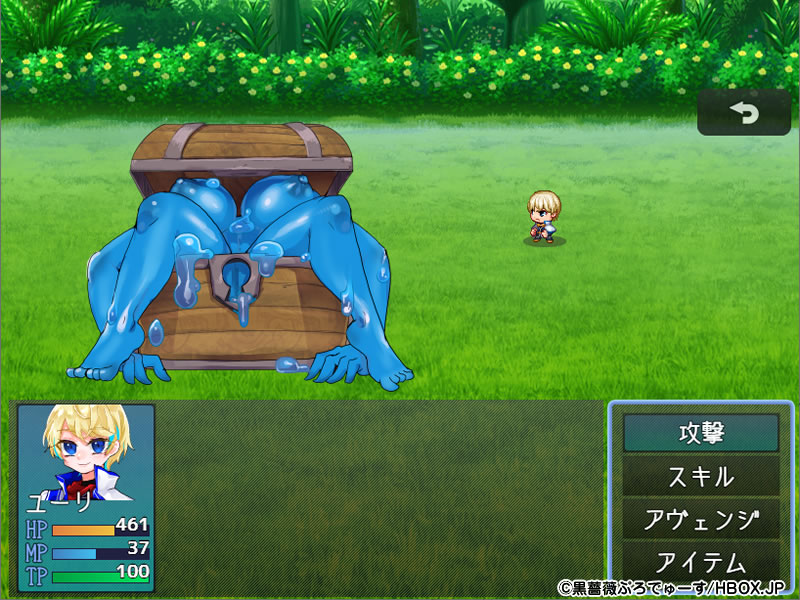Open the アイテム item menu
This screenshot has width=800, height=600.
click(x=700, y=561)
